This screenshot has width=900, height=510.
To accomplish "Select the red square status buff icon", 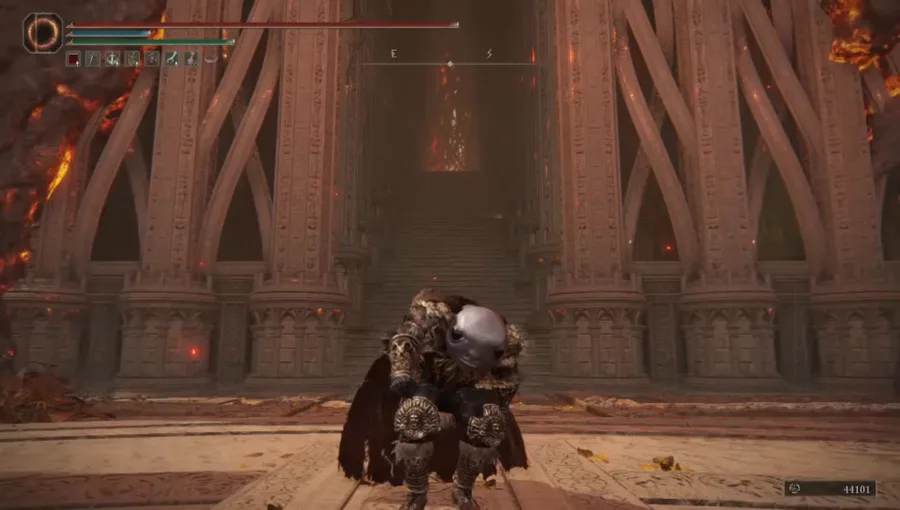I will (73, 59).
